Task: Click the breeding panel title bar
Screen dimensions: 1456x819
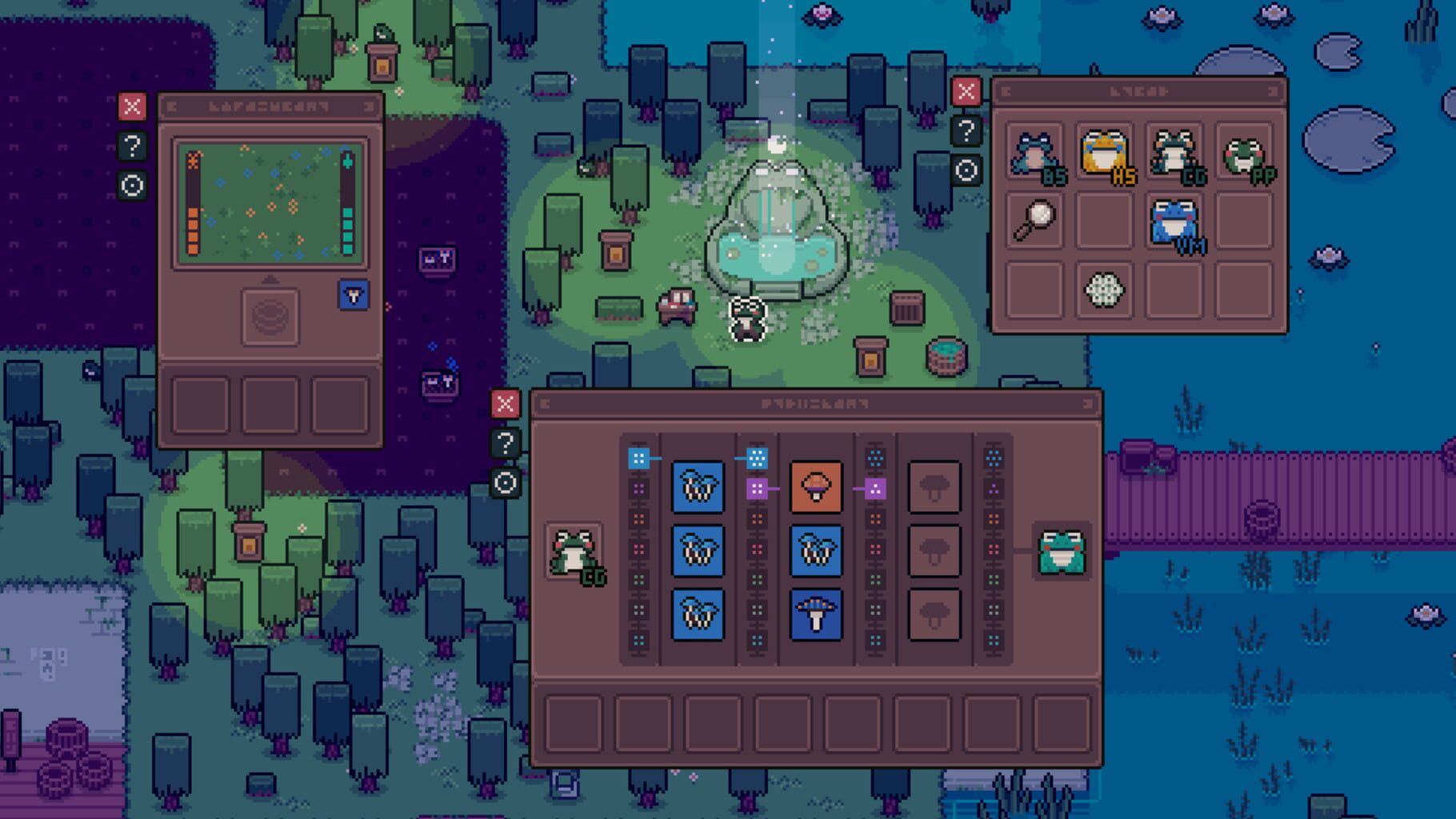Action: [x=816, y=404]
